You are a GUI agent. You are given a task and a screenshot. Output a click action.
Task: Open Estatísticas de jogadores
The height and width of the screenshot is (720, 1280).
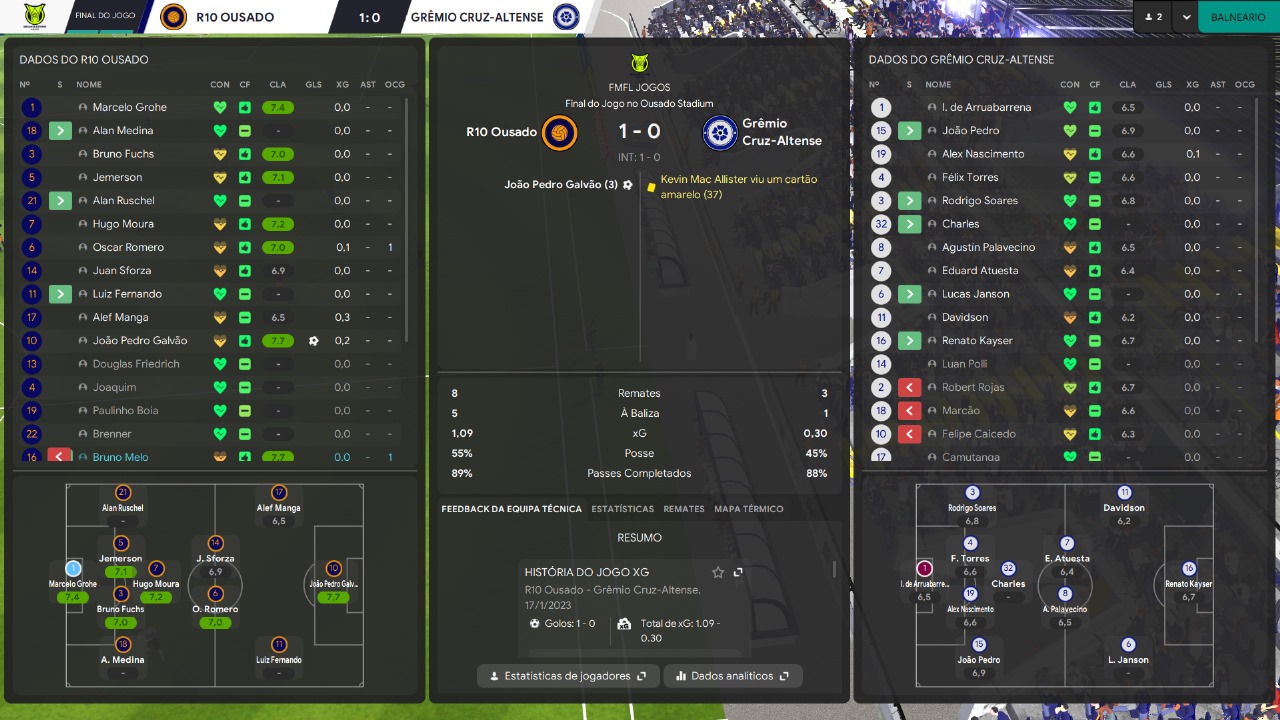[x=568, y=676]
